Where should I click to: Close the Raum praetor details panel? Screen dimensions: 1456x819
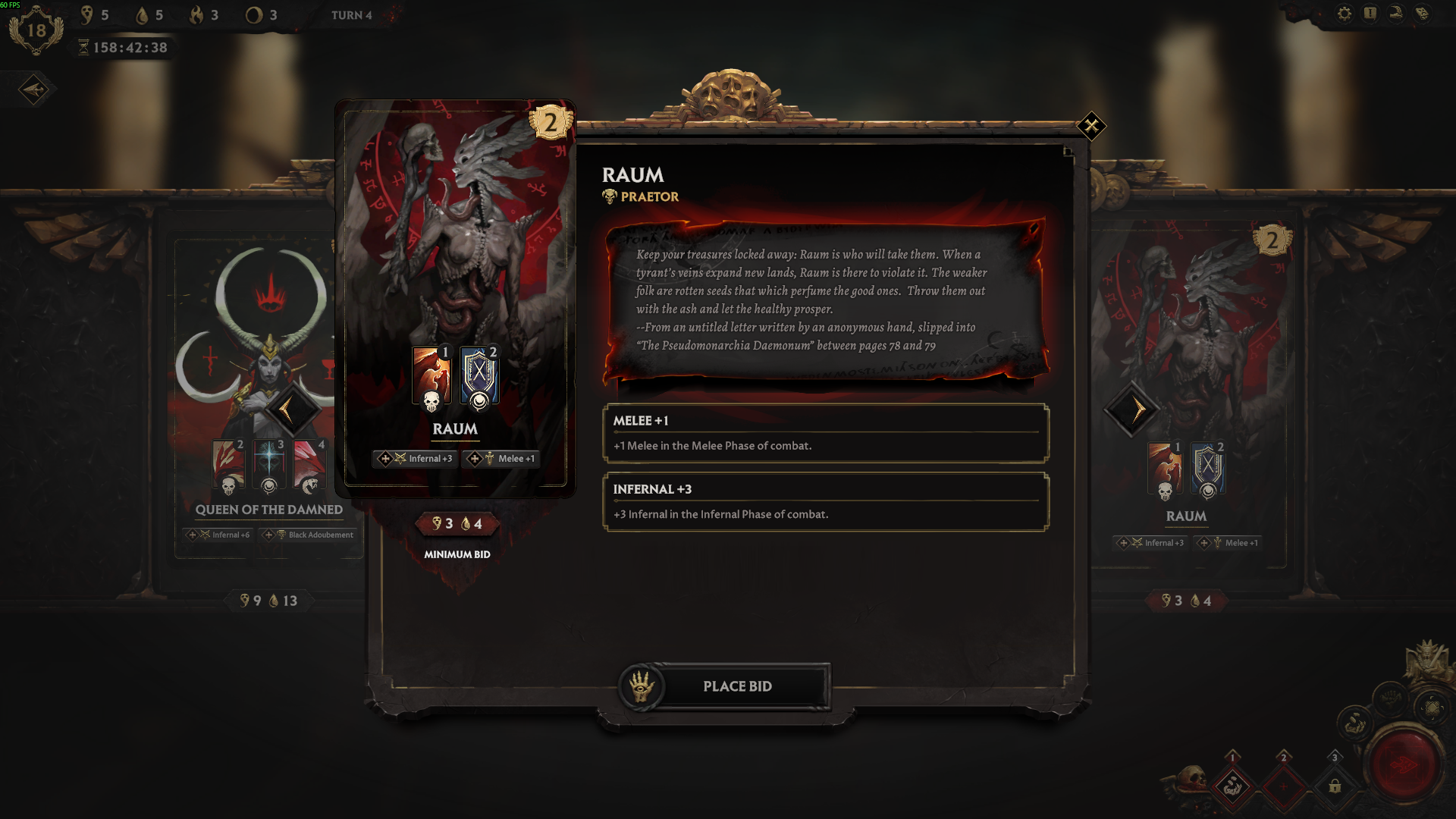(1091, 126)
